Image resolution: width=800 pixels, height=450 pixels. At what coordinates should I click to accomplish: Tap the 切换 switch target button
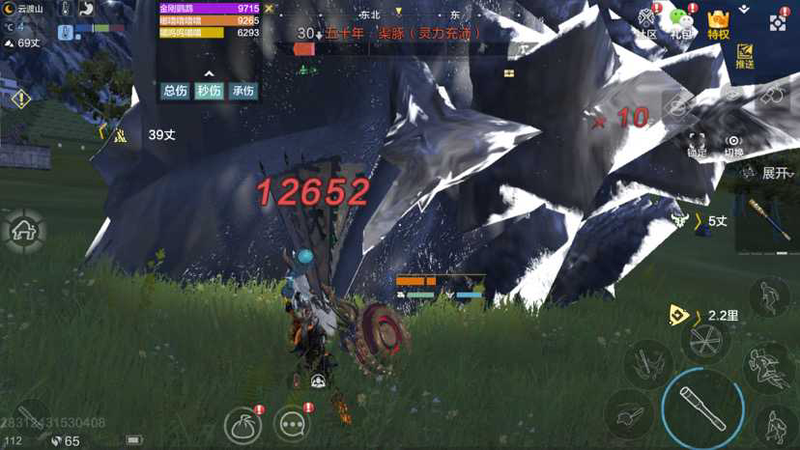[x=734, y=143]
